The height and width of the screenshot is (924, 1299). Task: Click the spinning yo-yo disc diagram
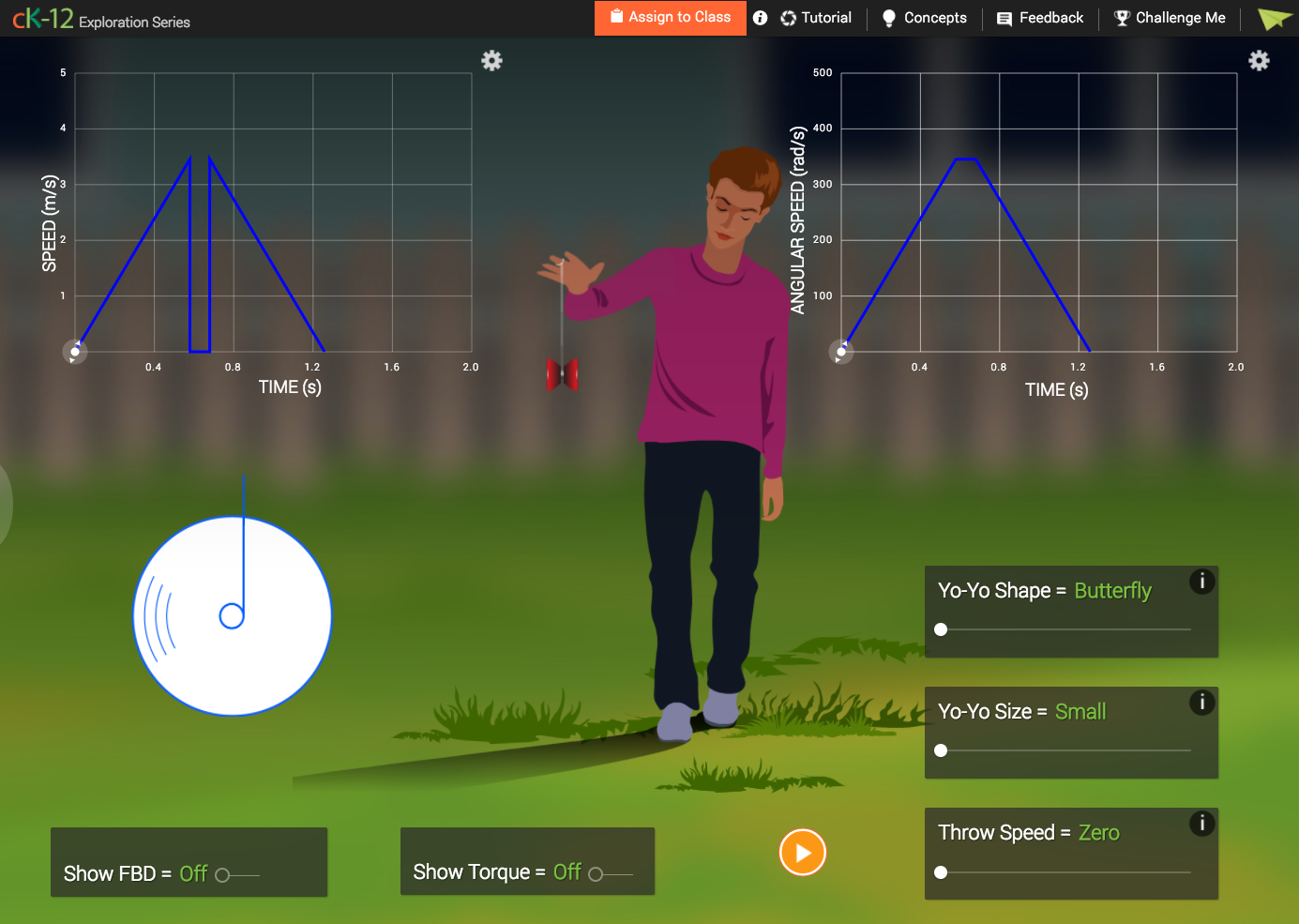pos(232,616)
